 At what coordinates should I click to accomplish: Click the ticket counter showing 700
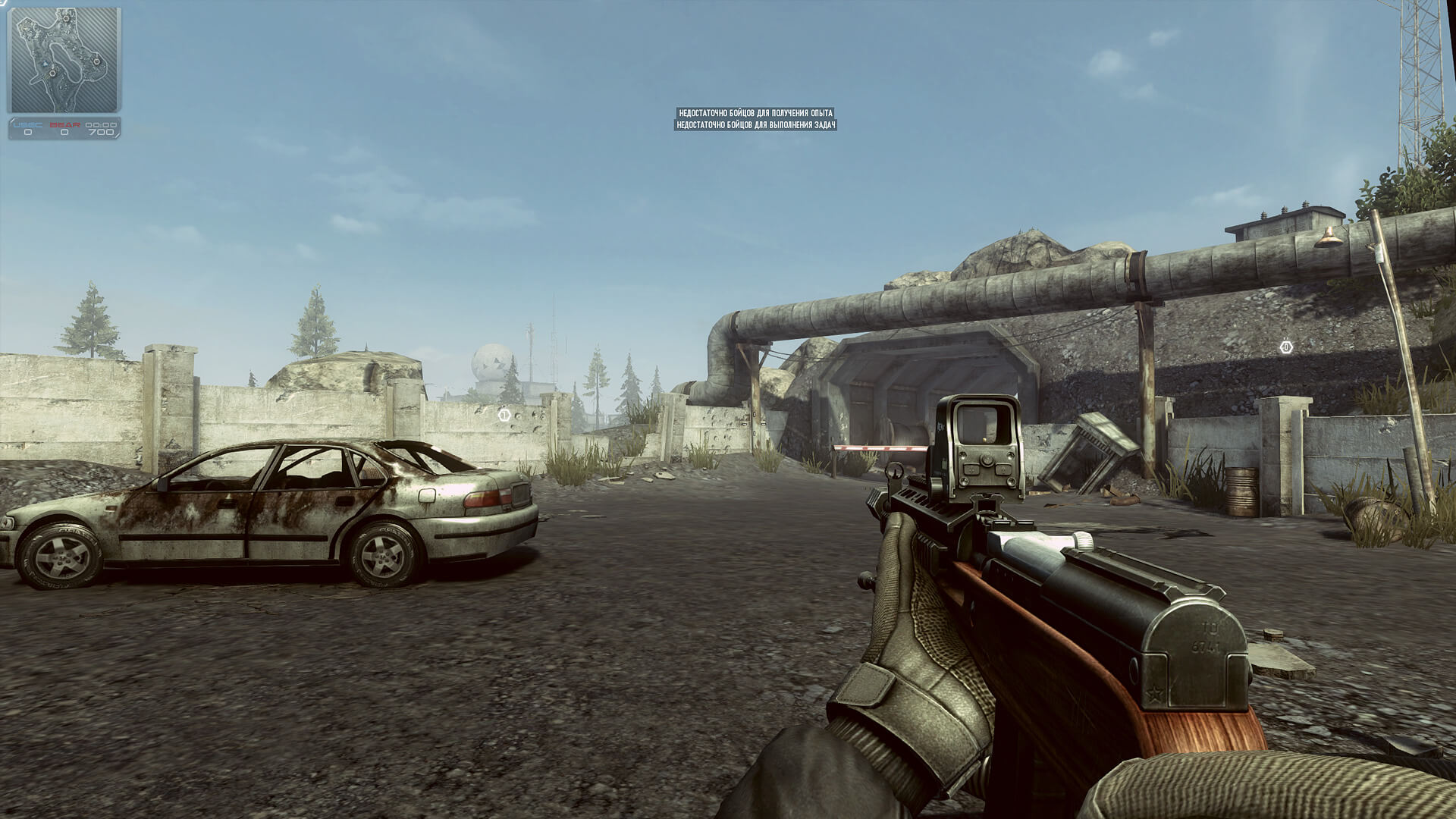point(102,132)
